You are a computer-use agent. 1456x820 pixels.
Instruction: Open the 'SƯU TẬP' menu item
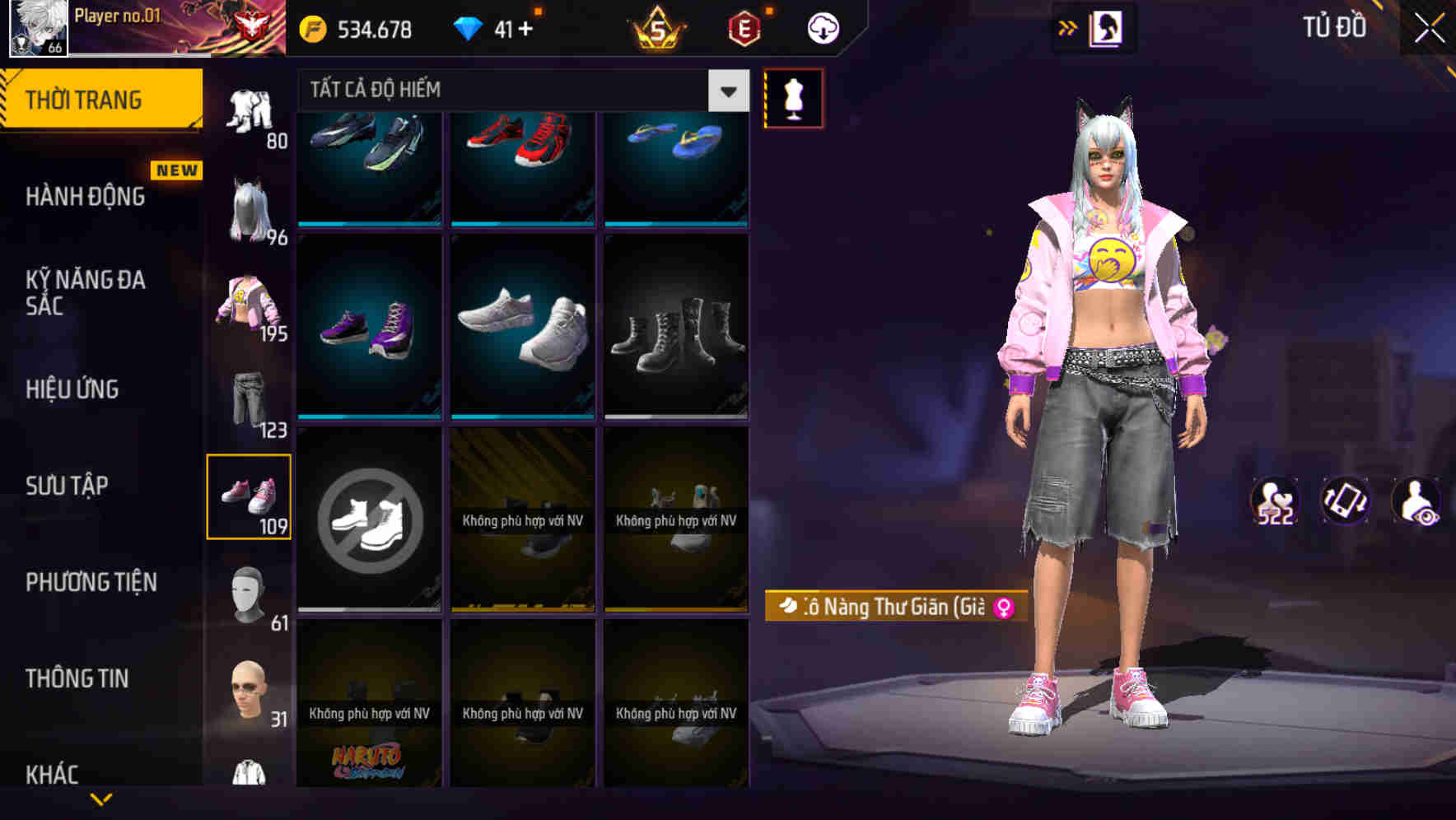[68, 486]
